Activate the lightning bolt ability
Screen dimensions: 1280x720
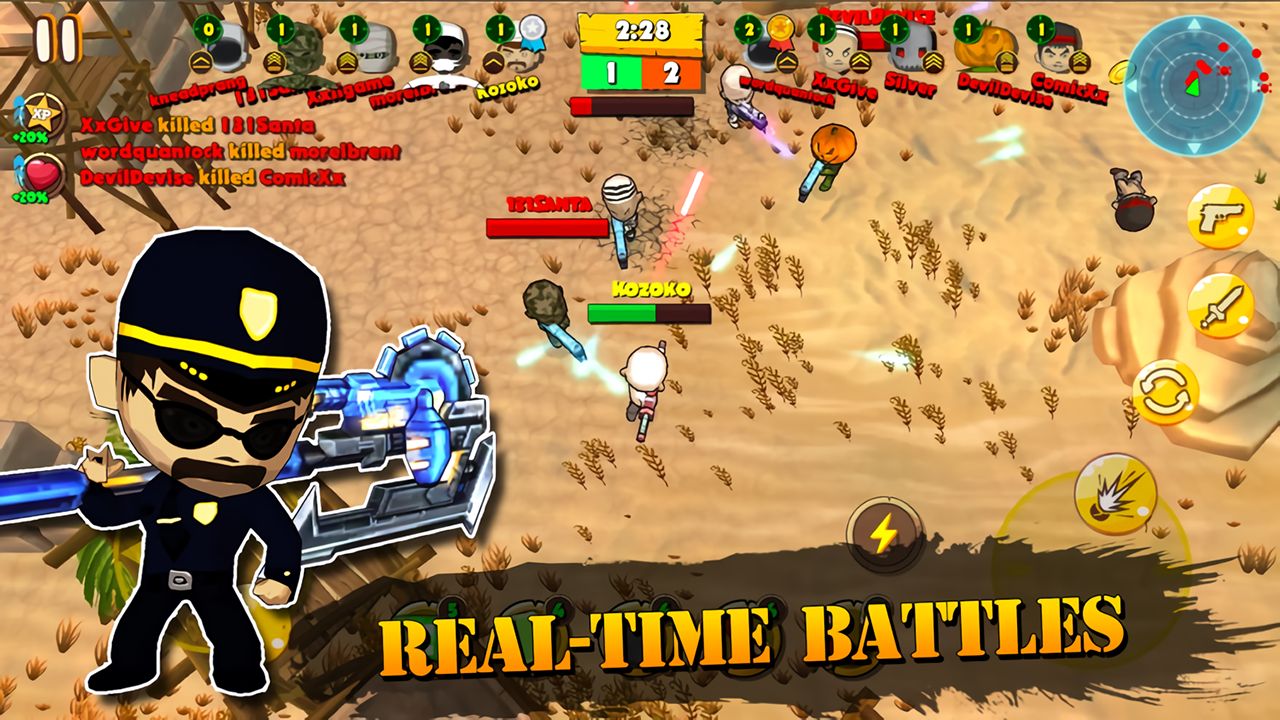[883, 535]
